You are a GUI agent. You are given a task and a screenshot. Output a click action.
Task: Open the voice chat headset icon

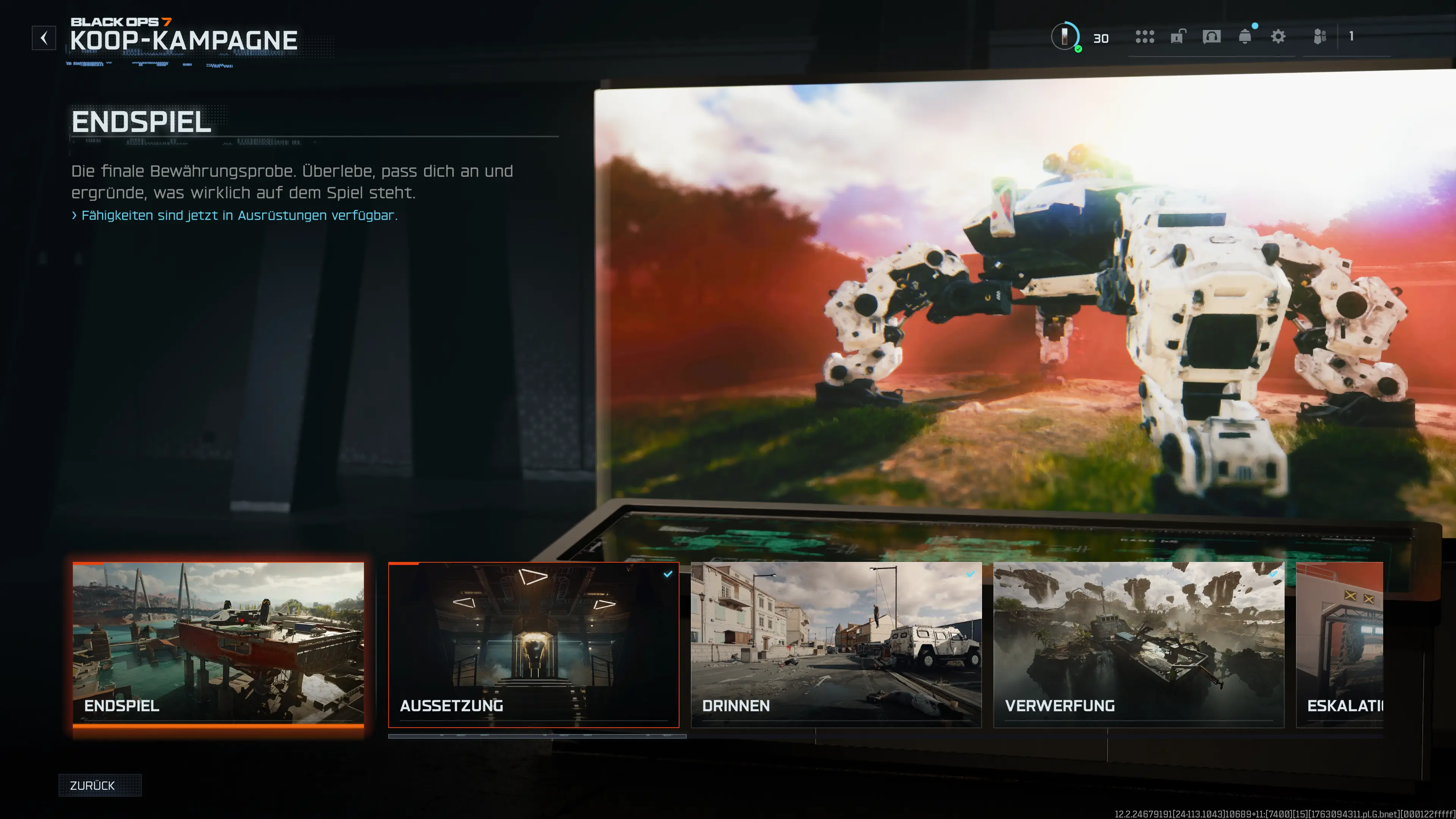coord(1211,37)
